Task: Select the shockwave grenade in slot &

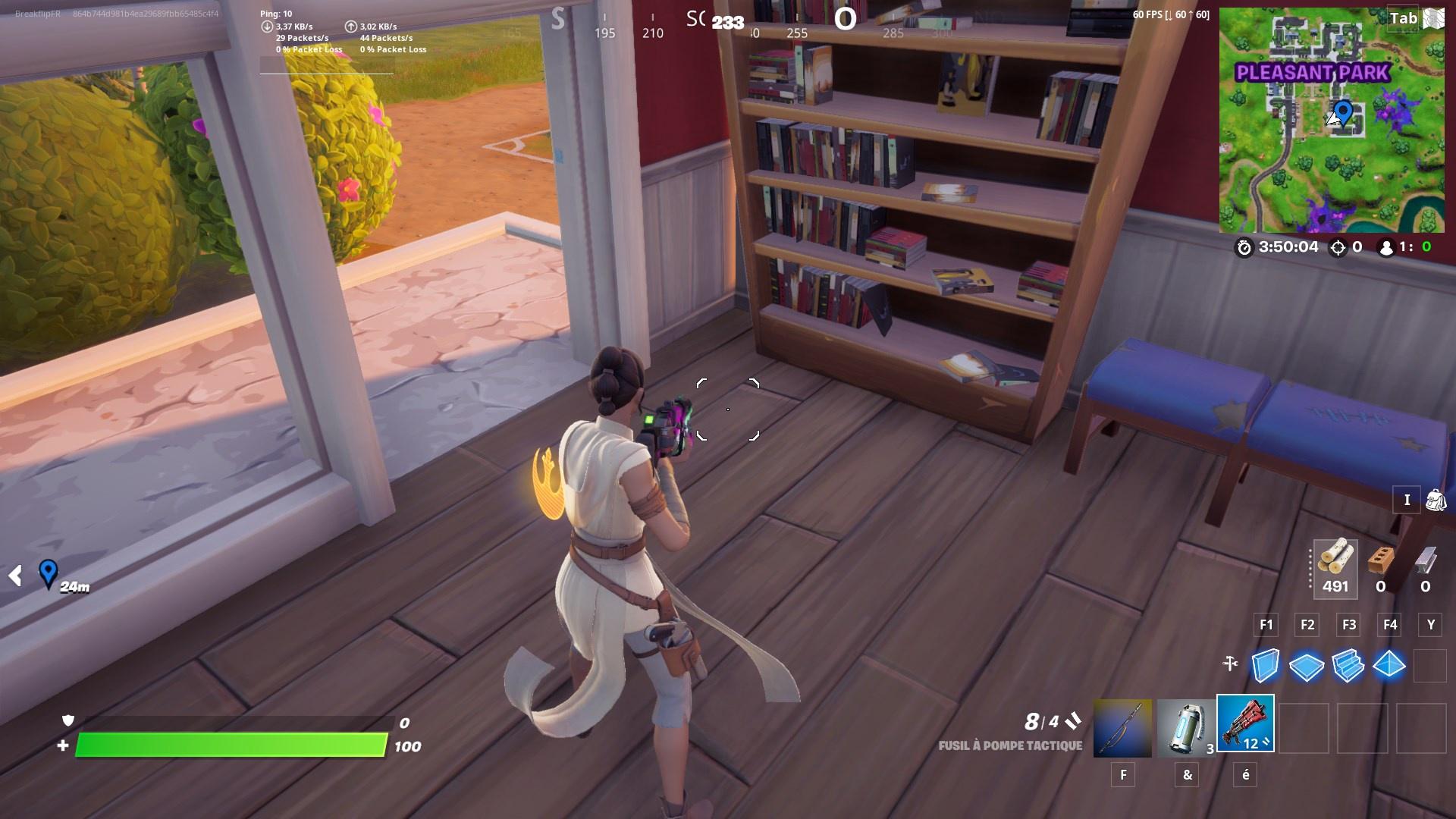Action: click(1186, 726)
